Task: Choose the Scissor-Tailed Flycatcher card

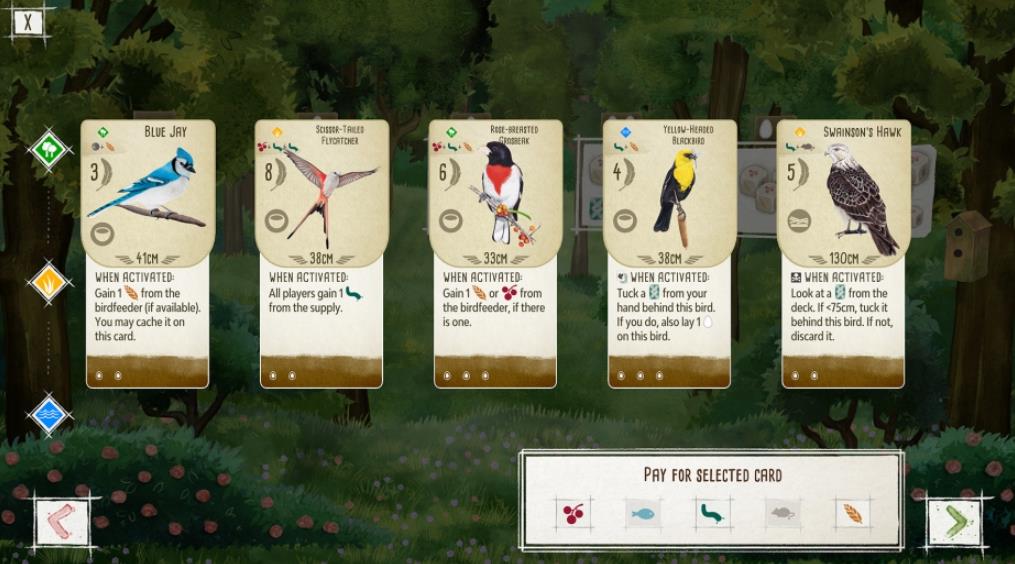Action: [x=319, y=252]
